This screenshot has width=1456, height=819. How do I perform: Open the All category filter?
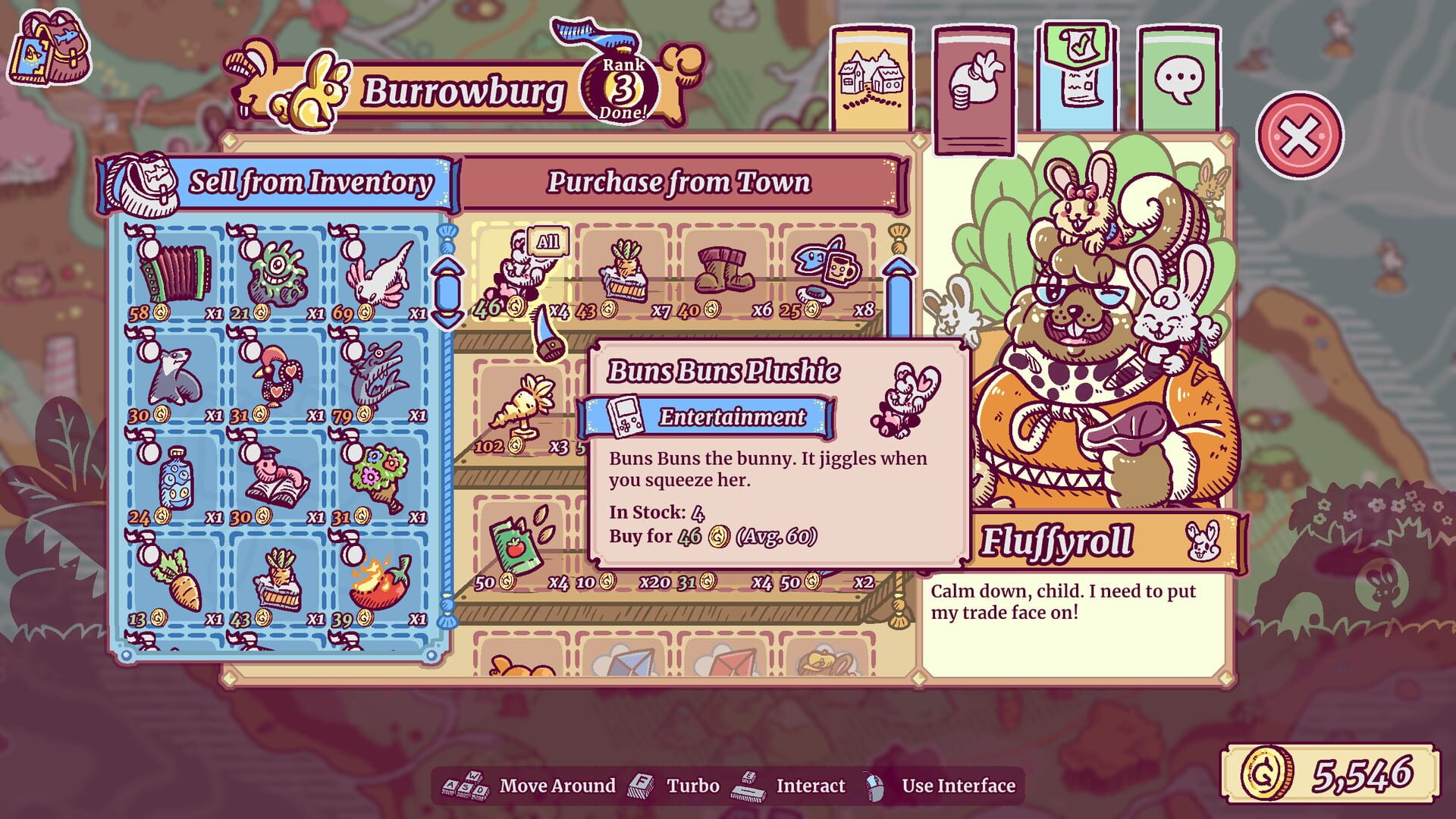548,241
